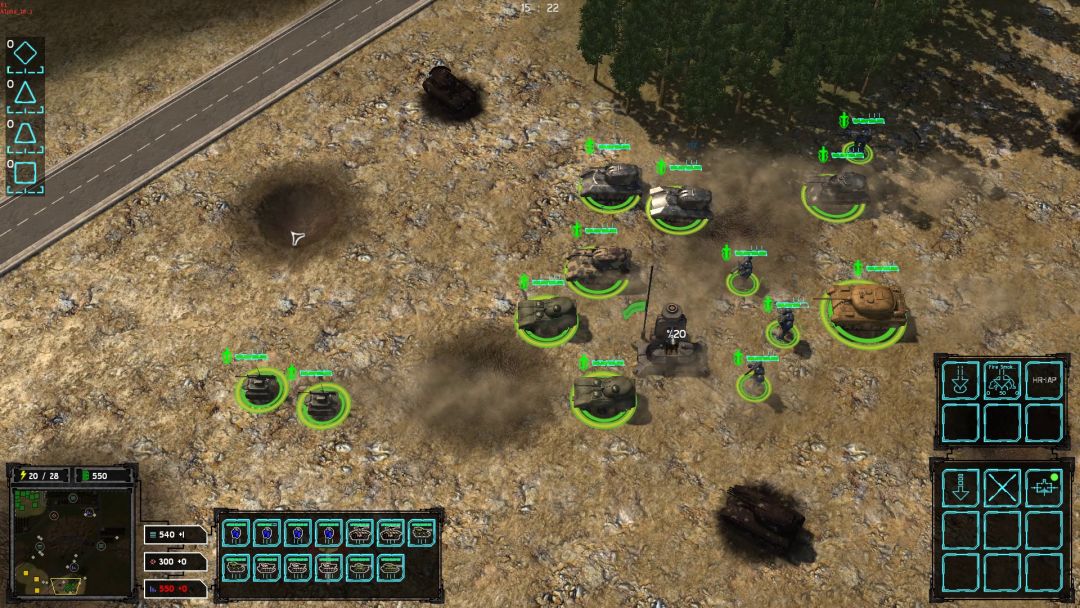Select the square control group icon
Image resolution: width=1080 pixels, height=608 pixels.
26,174
